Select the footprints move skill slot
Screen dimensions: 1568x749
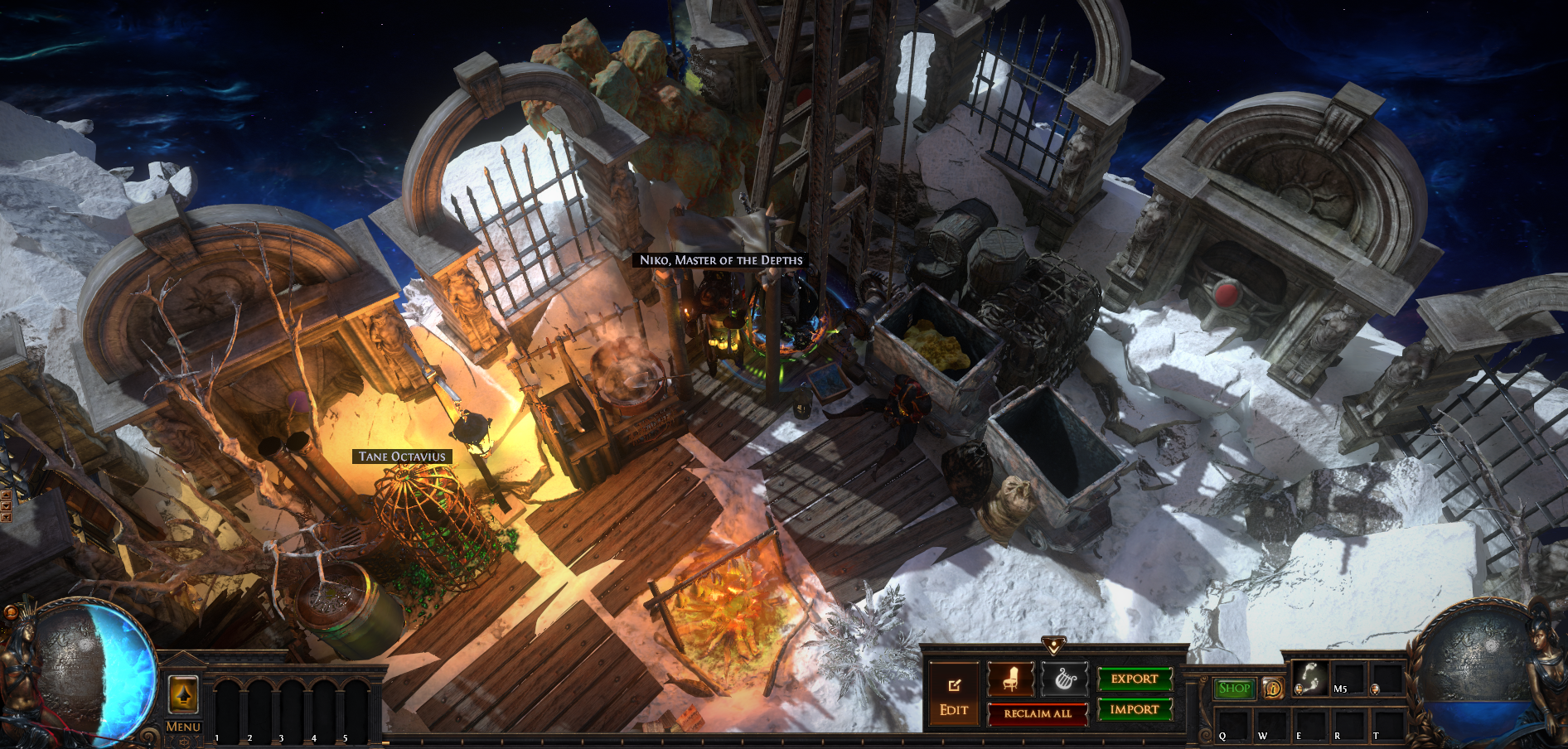[x=1310, y=679]
